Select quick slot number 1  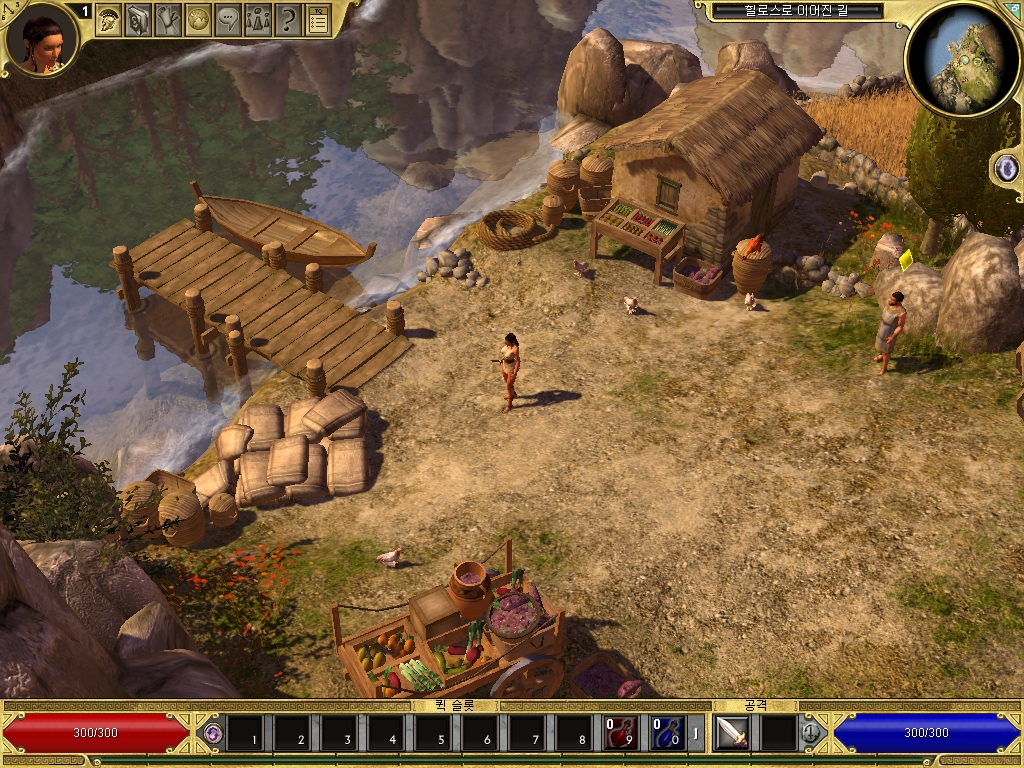[x=245, y=733]
